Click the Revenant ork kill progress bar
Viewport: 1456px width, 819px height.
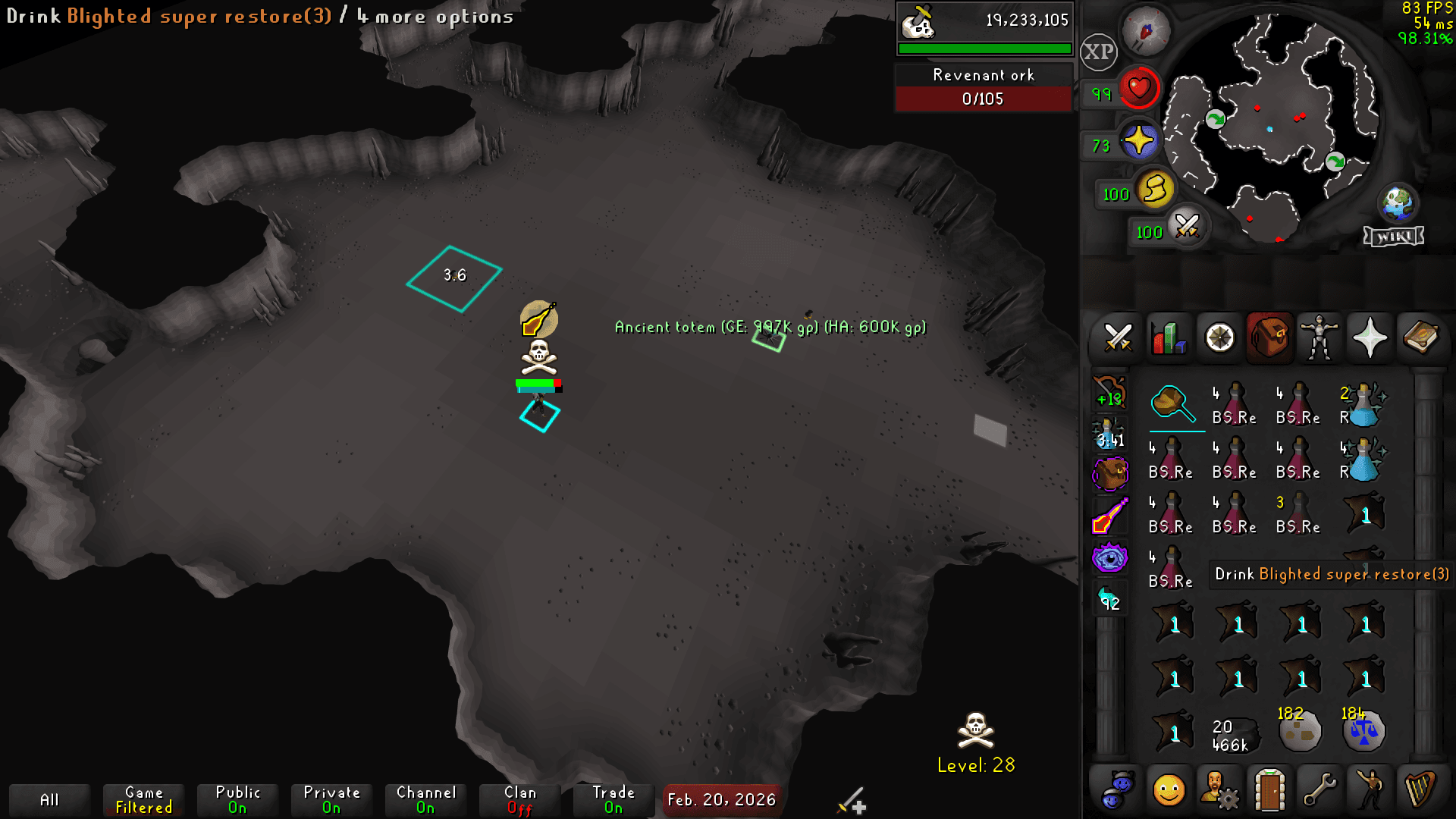click(983, 99)
